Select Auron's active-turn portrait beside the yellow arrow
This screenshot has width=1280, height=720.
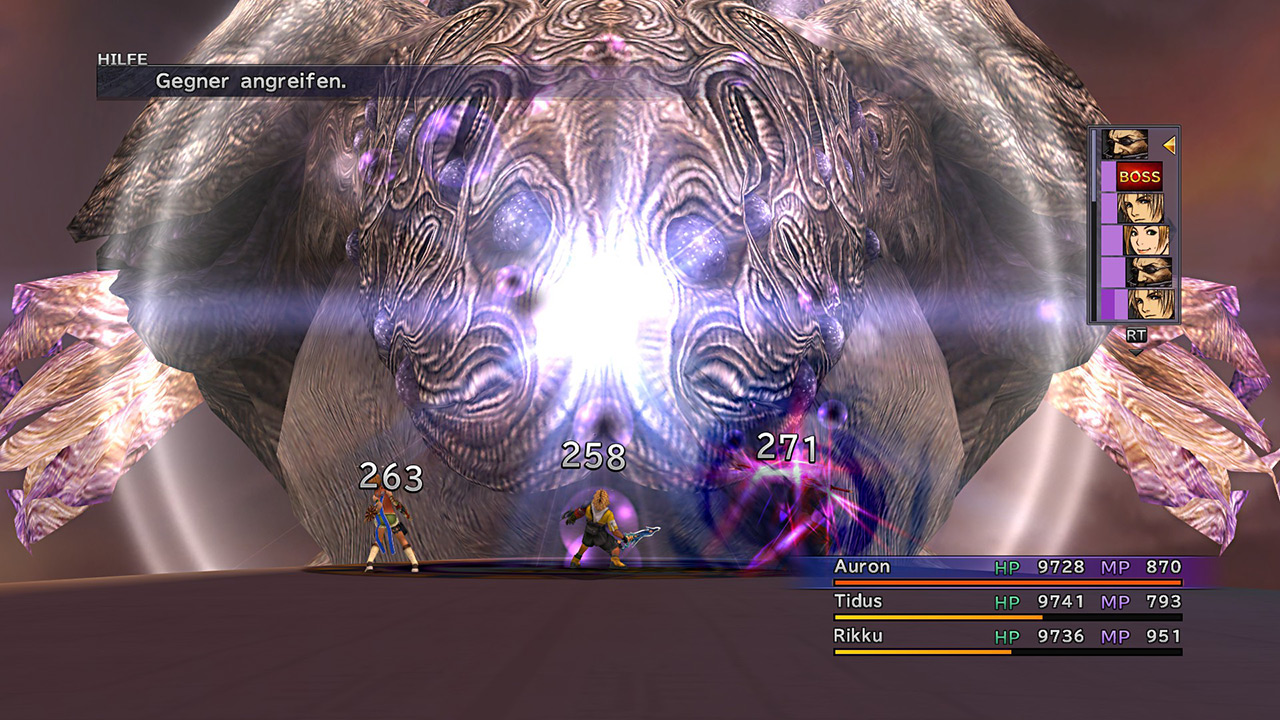1125,145
